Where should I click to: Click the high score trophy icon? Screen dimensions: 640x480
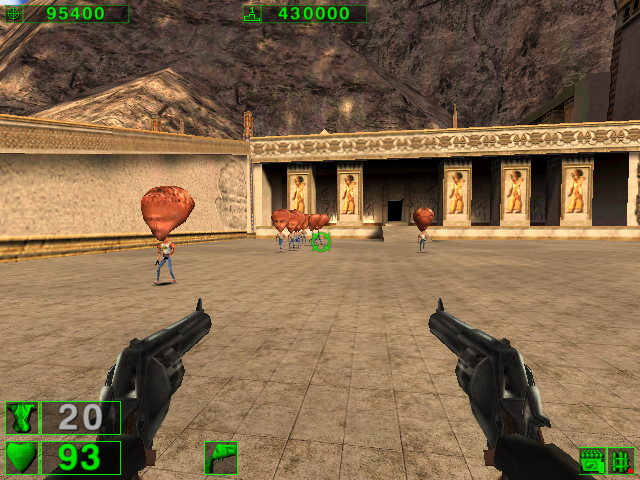pyautogui.click(x=252, y=14)
